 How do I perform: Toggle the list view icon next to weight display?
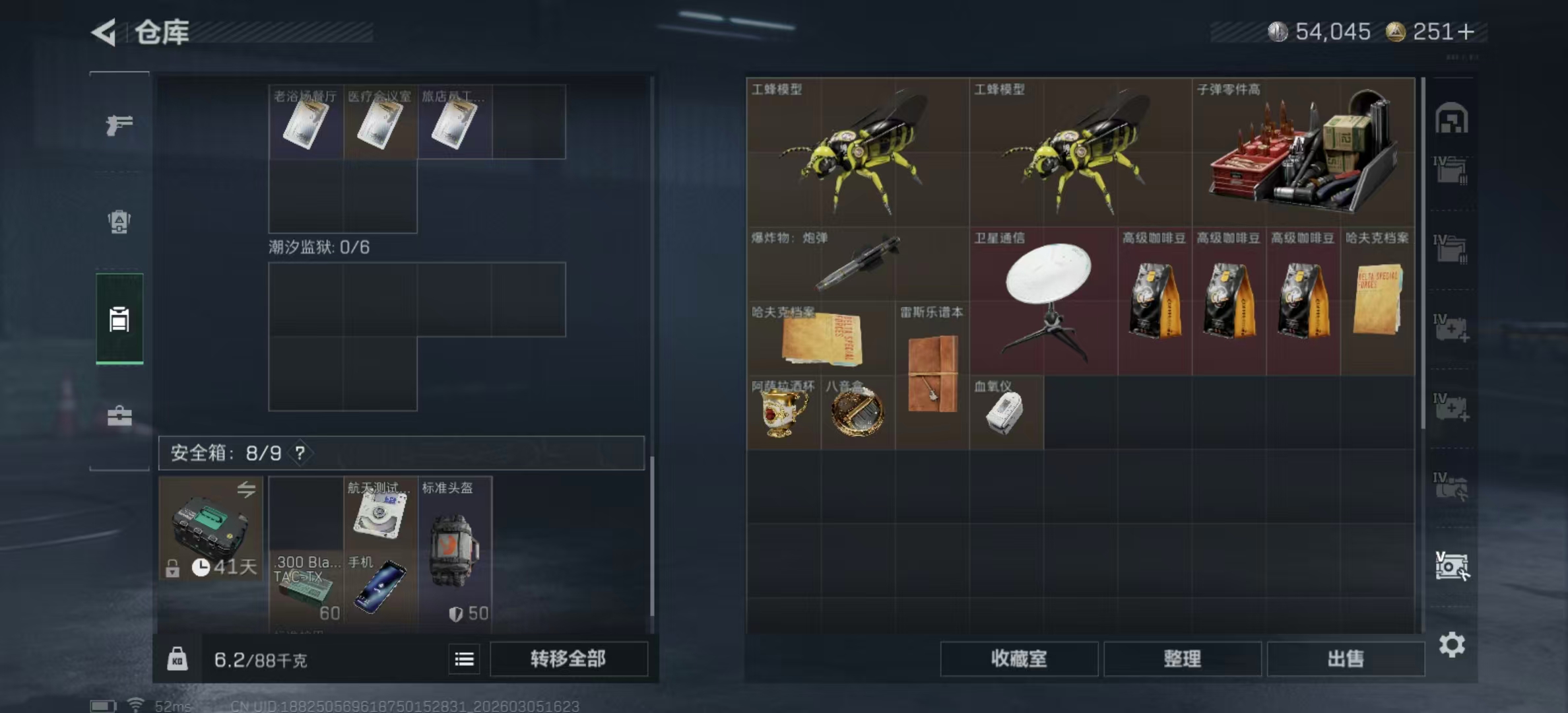click(464, 660)
